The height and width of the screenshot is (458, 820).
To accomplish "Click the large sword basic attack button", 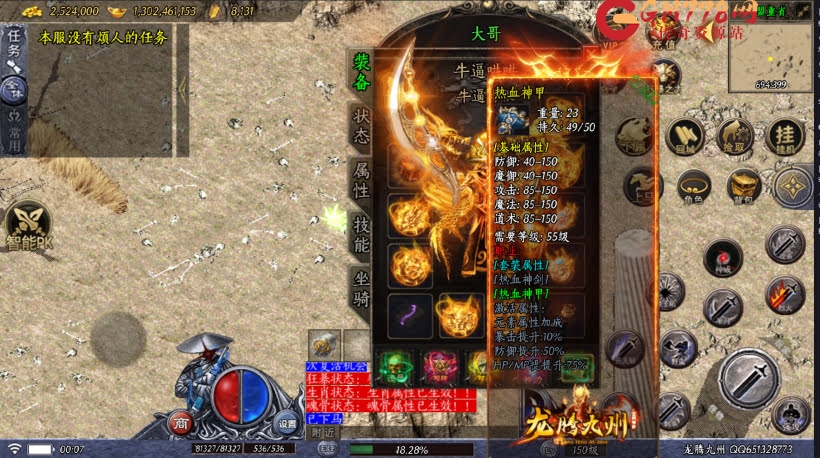I will tap(749, 378).
